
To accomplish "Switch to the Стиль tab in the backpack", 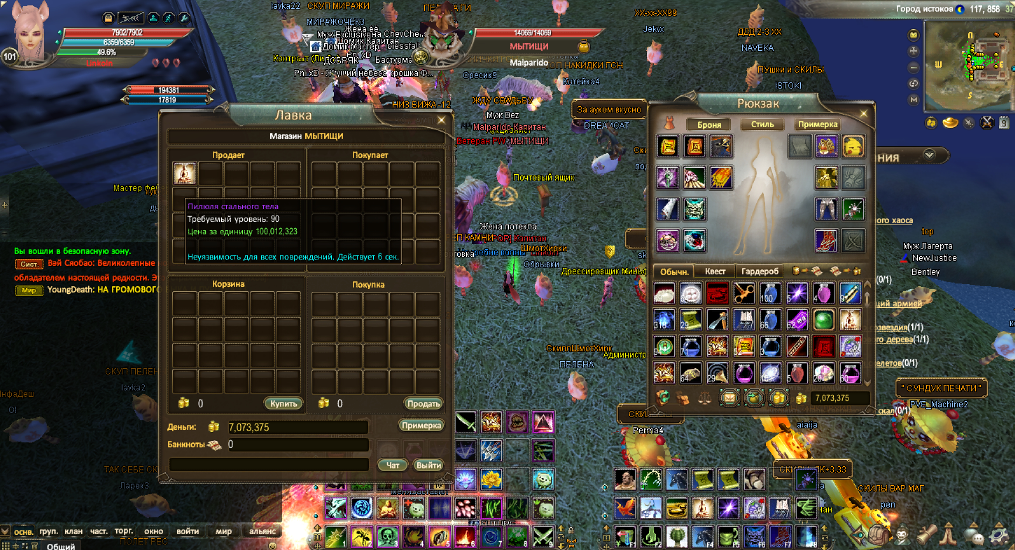I will (x=762, y=125).
